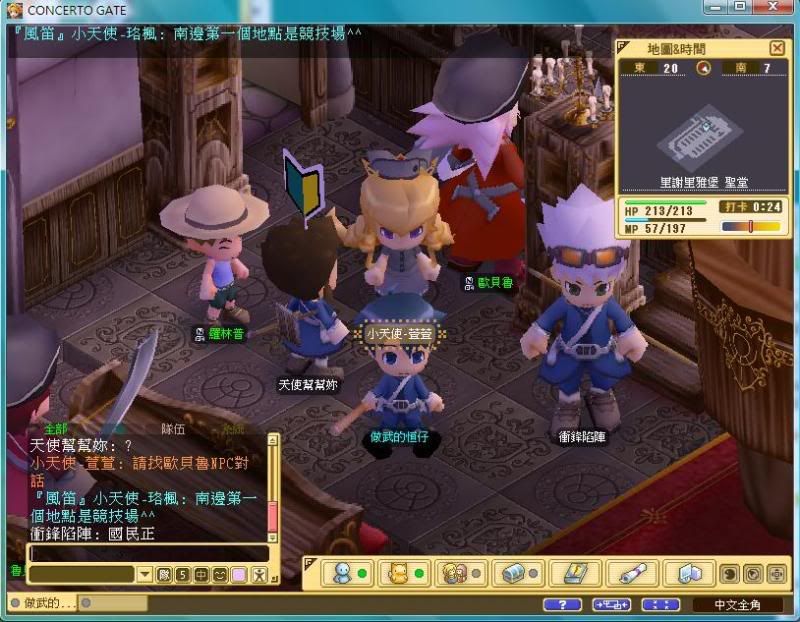
Task: Open the scroll toolbar button
Action: [632, 574]
